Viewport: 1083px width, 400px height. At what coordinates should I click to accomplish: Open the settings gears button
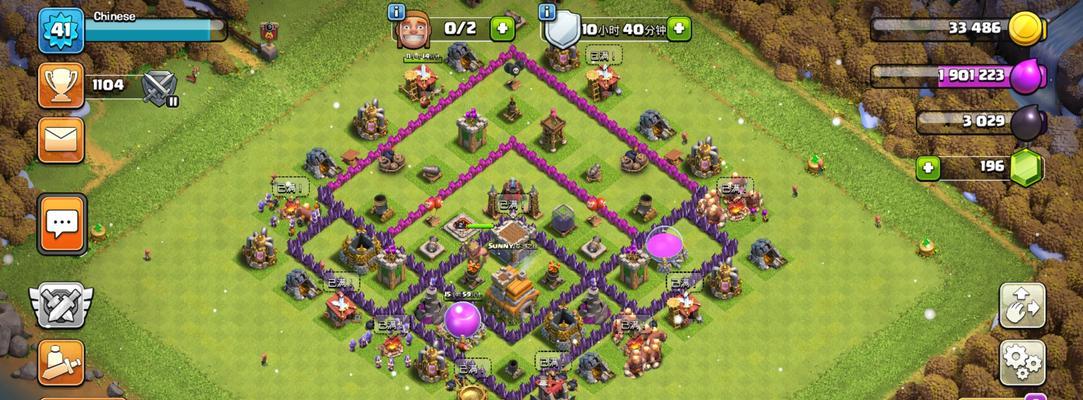1022,360
